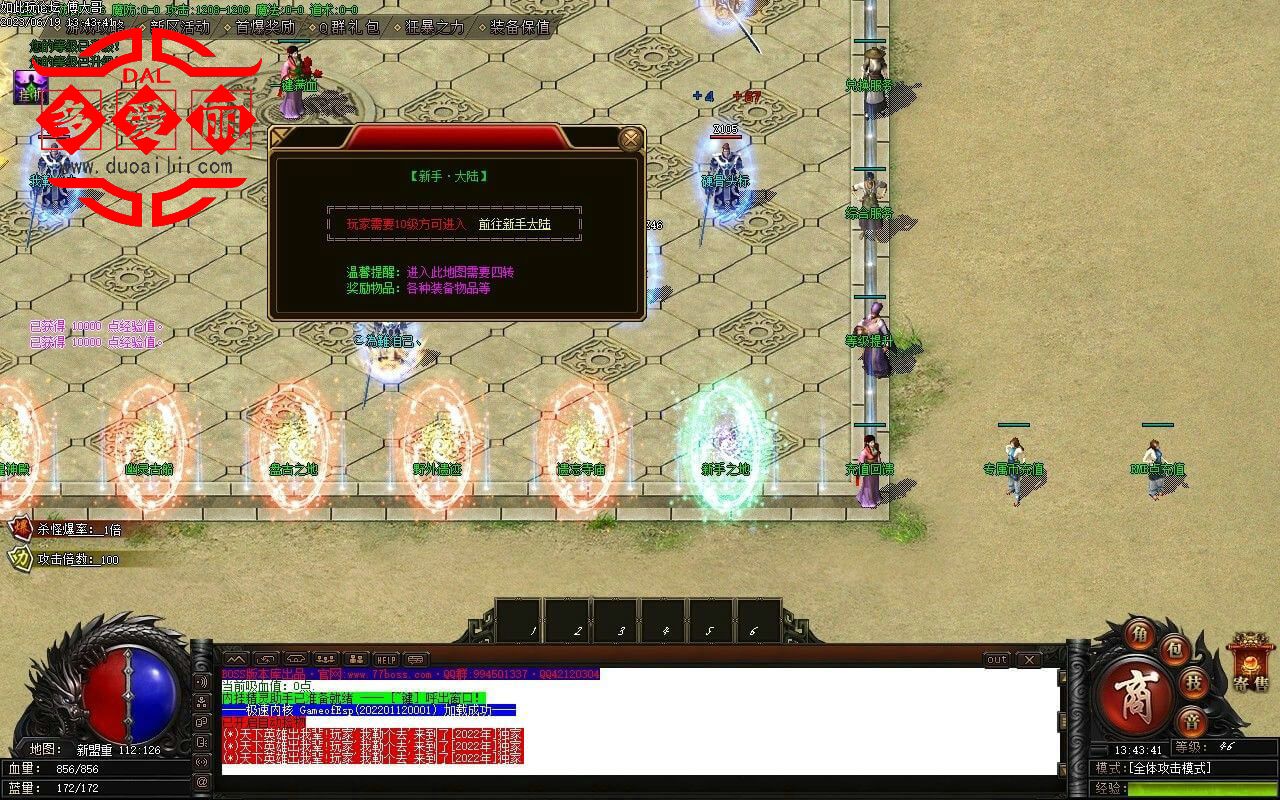1280x800 pixels.
Task: Open sound settings with the 音 button
Action: 1190,721
